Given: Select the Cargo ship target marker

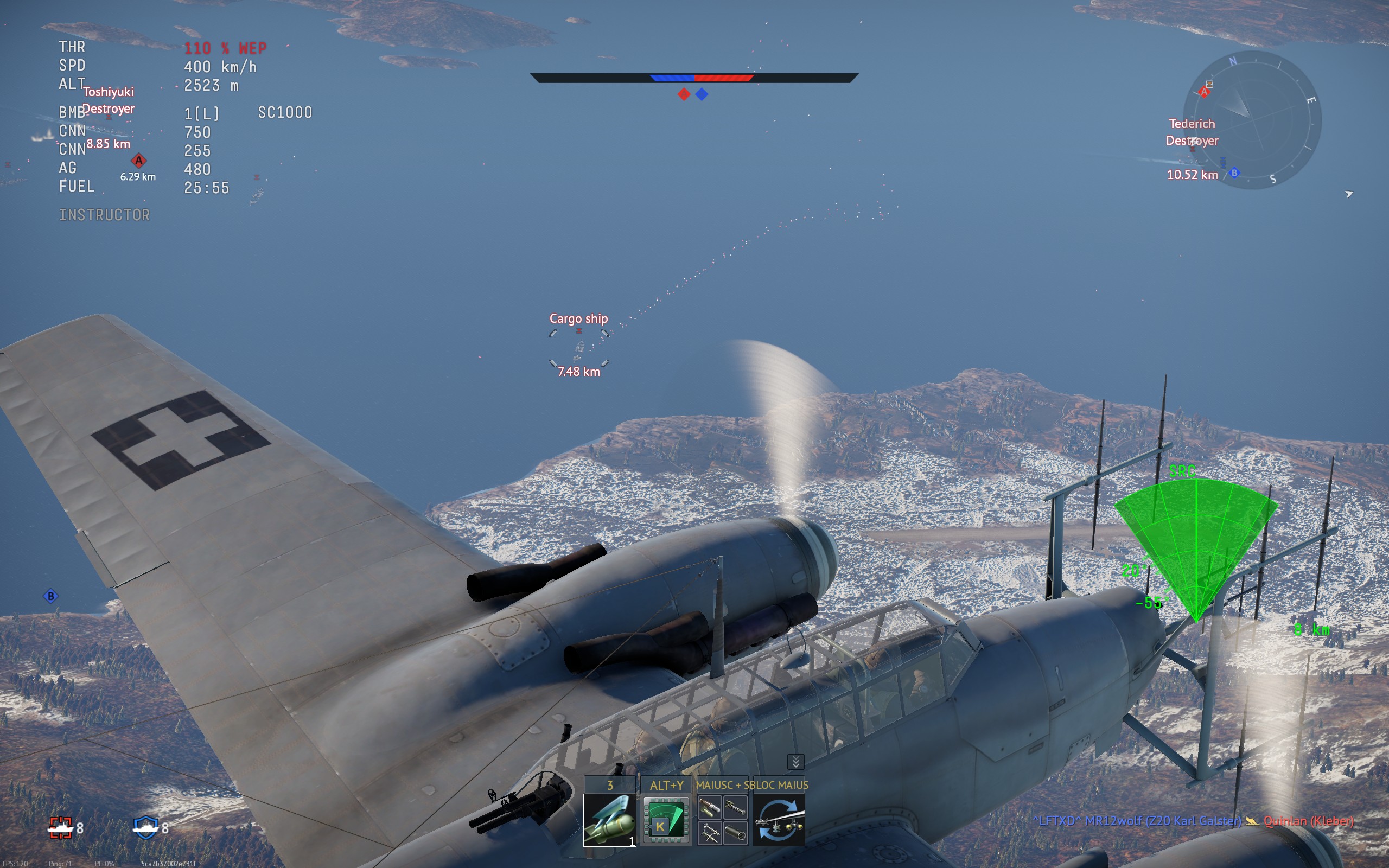Looking at the screenshot, I should (x=578, y=347).
